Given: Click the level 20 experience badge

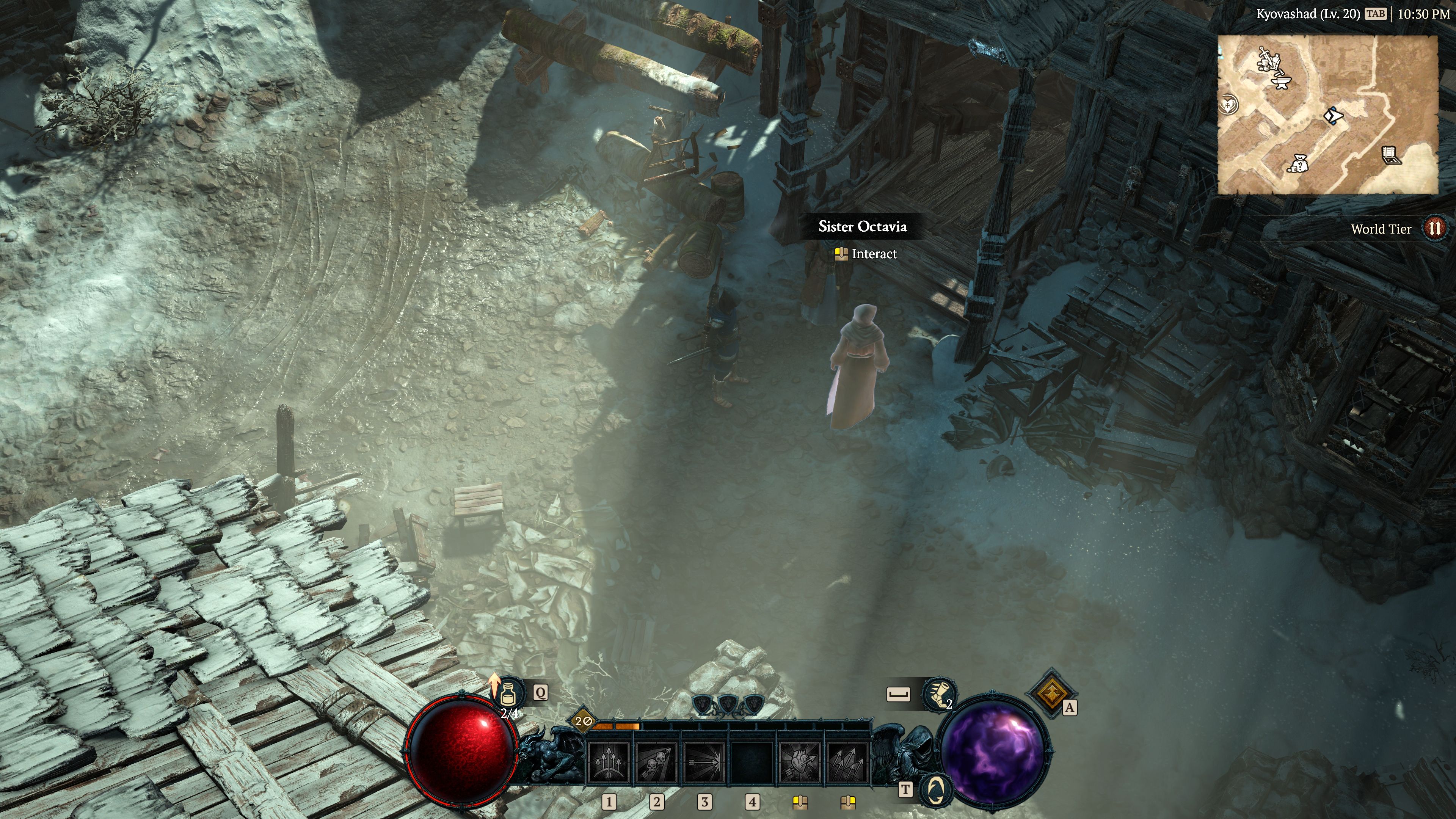Looking at the screenshot, I should click(583, 721).
